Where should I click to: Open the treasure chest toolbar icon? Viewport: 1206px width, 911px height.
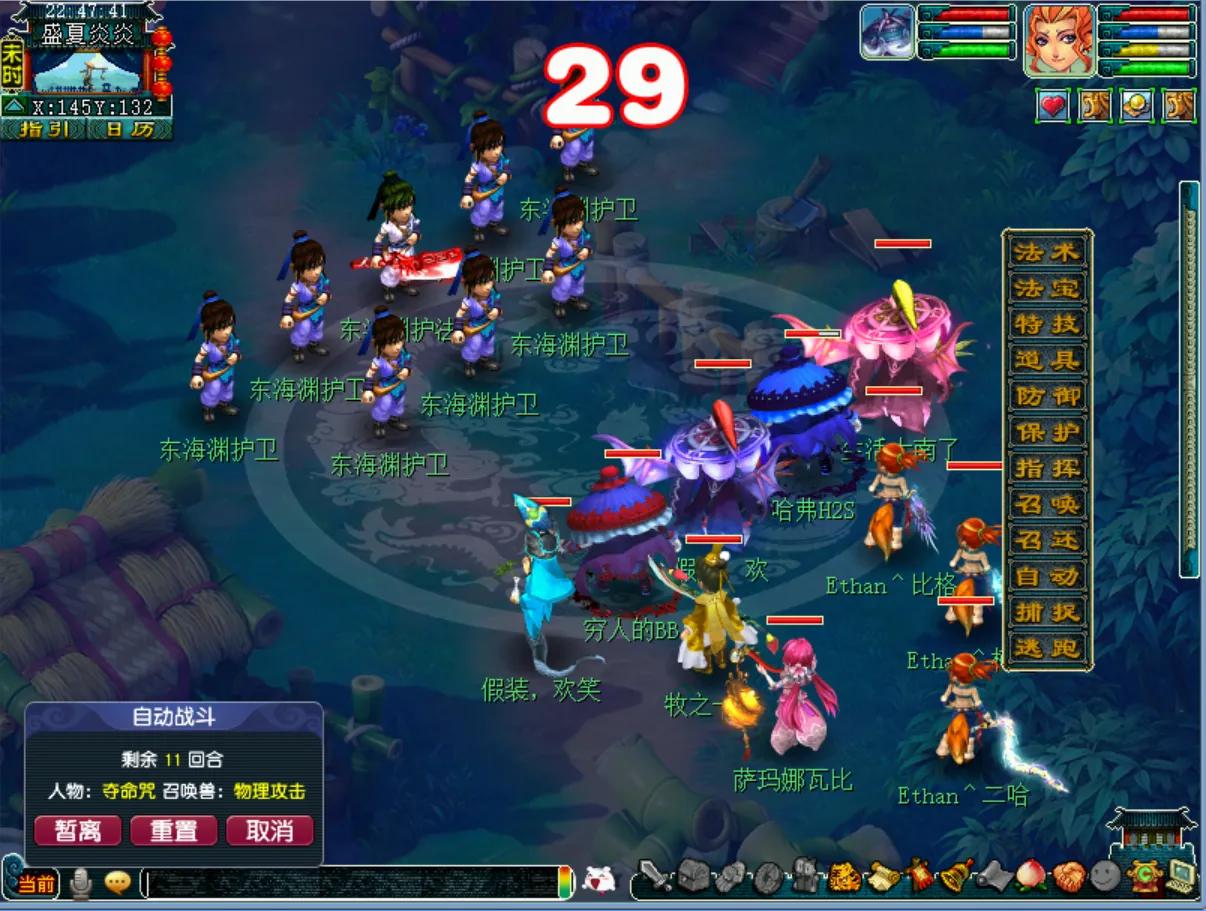point(693,877)
